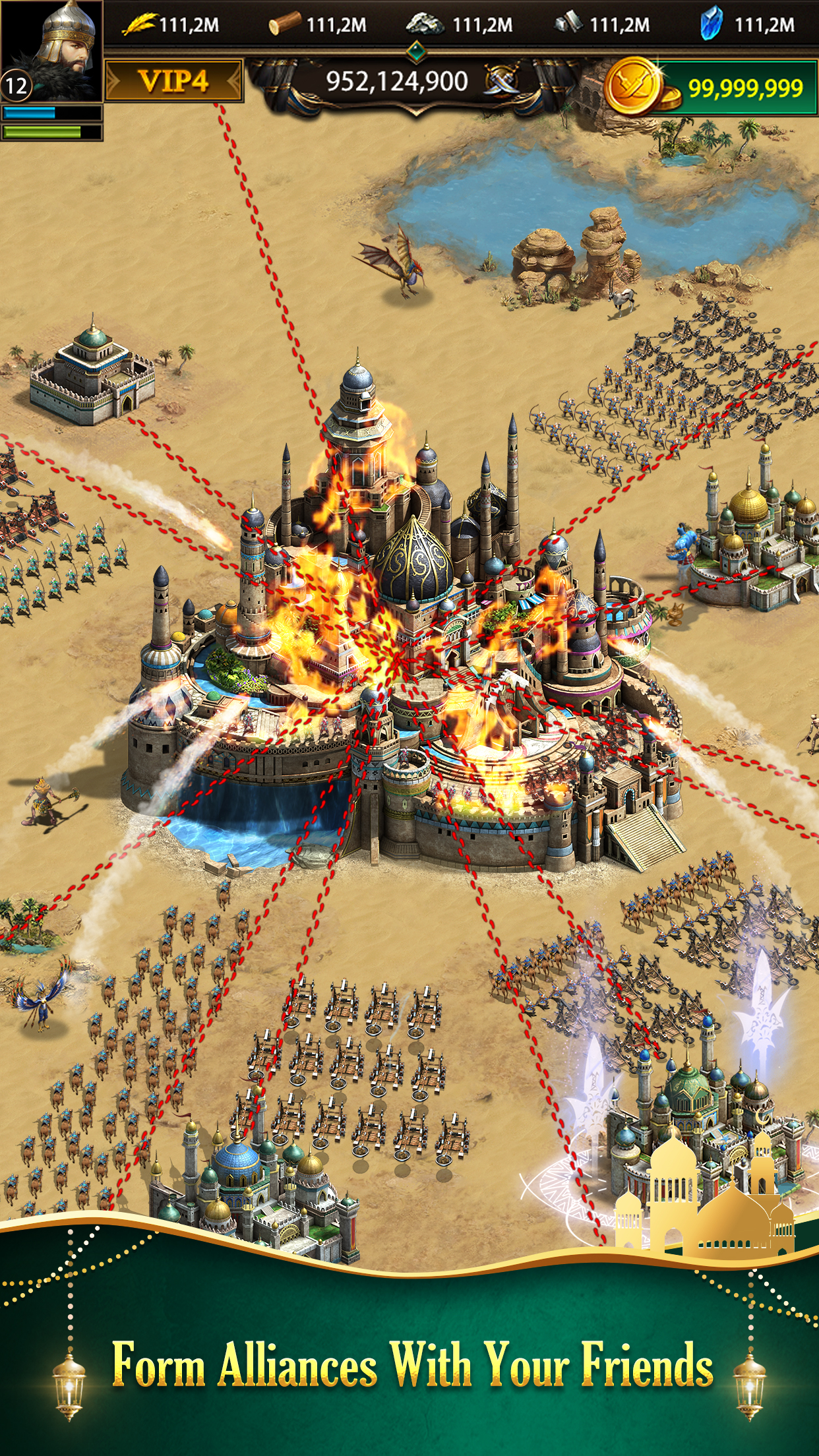Click the wood log resource icon
The height and width of the screenshot is (1456, 819).
point(286,26)
